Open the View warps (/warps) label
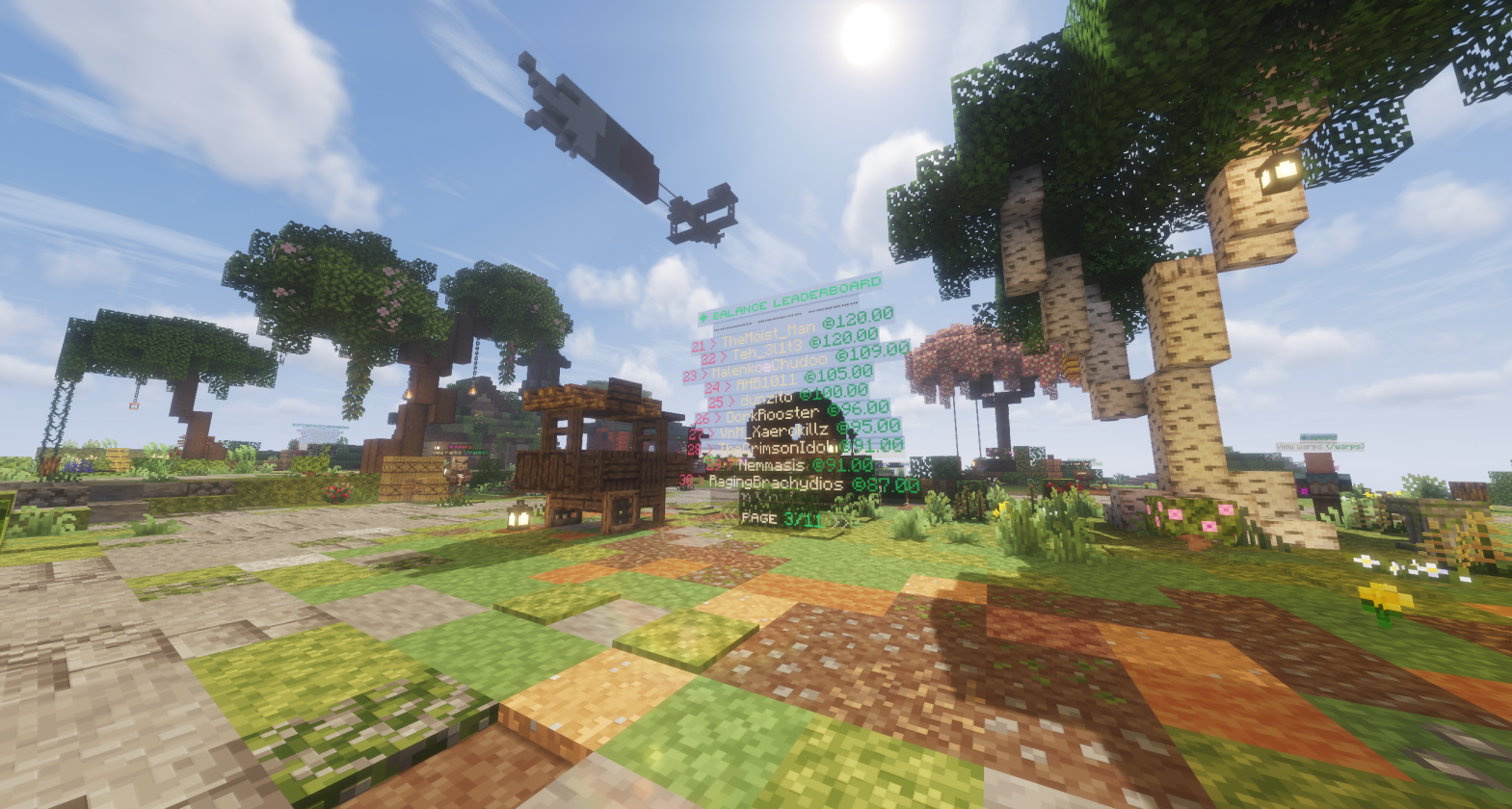 coord(1320,446)
